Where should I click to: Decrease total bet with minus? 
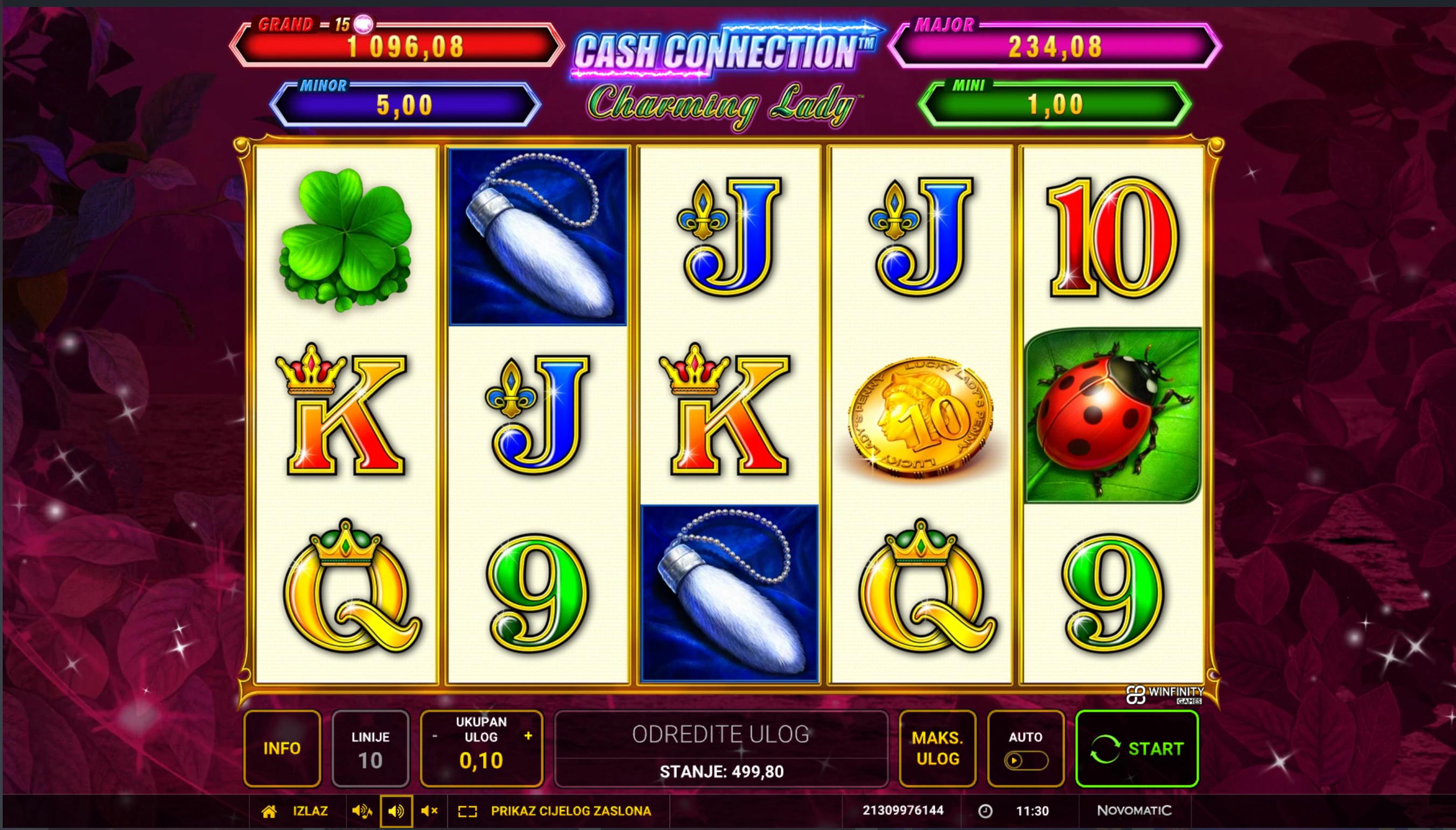[x=435, y=736]
